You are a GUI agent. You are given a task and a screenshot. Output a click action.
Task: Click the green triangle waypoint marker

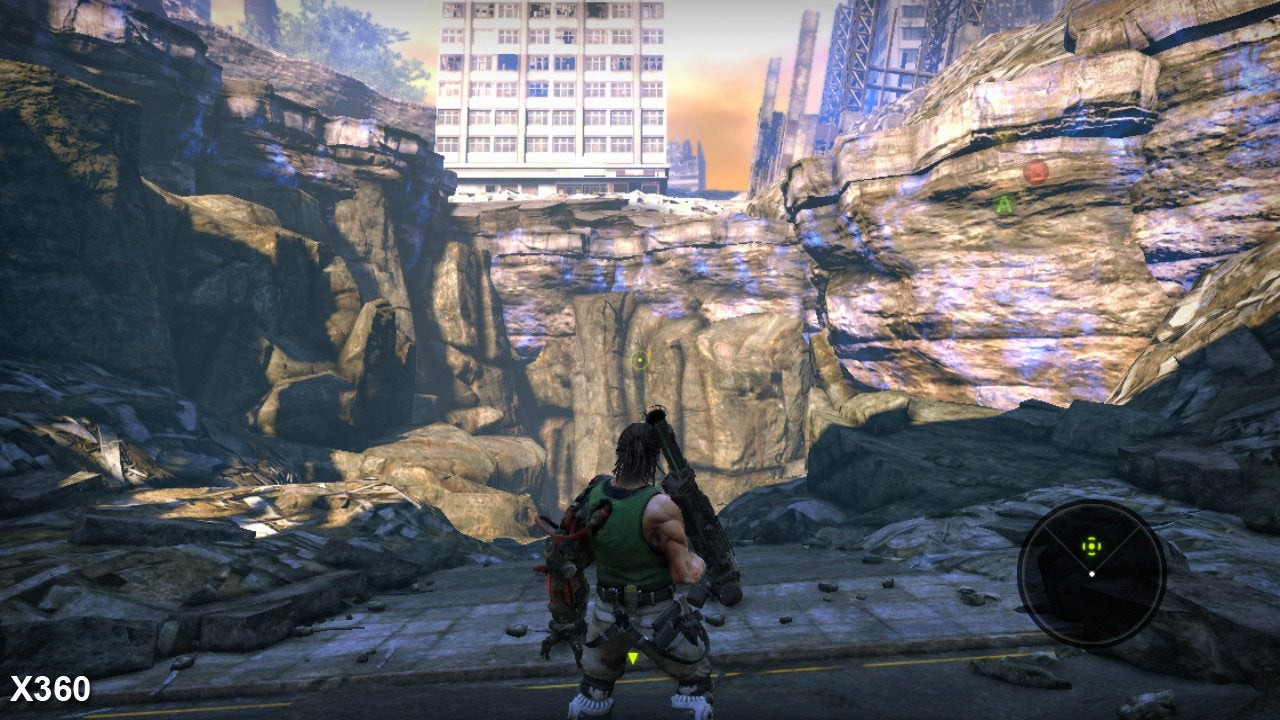[x=1004, y=205]
